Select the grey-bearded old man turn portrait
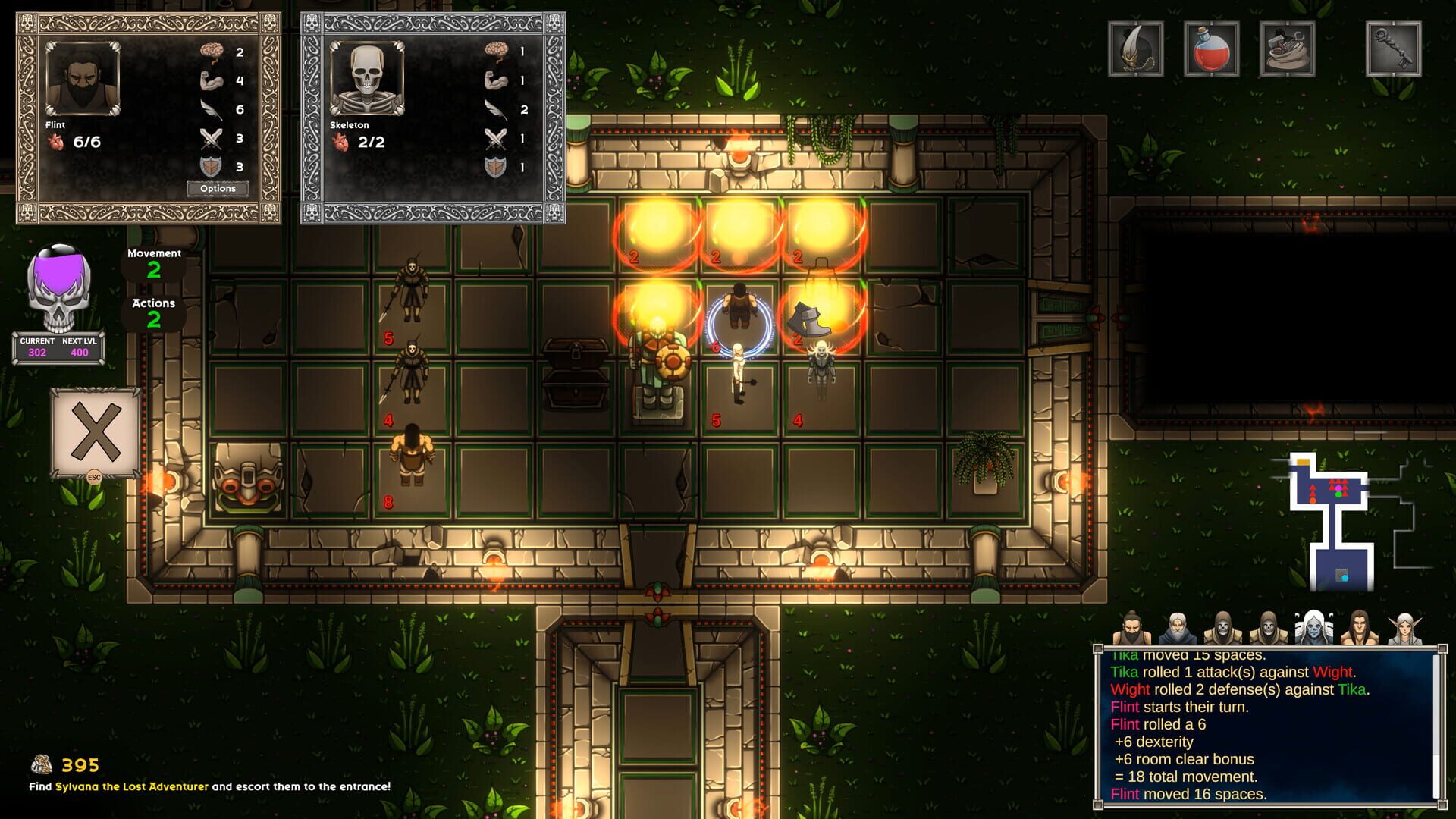This screenshot has width=1456, height=819. (x=1177, y=628)
